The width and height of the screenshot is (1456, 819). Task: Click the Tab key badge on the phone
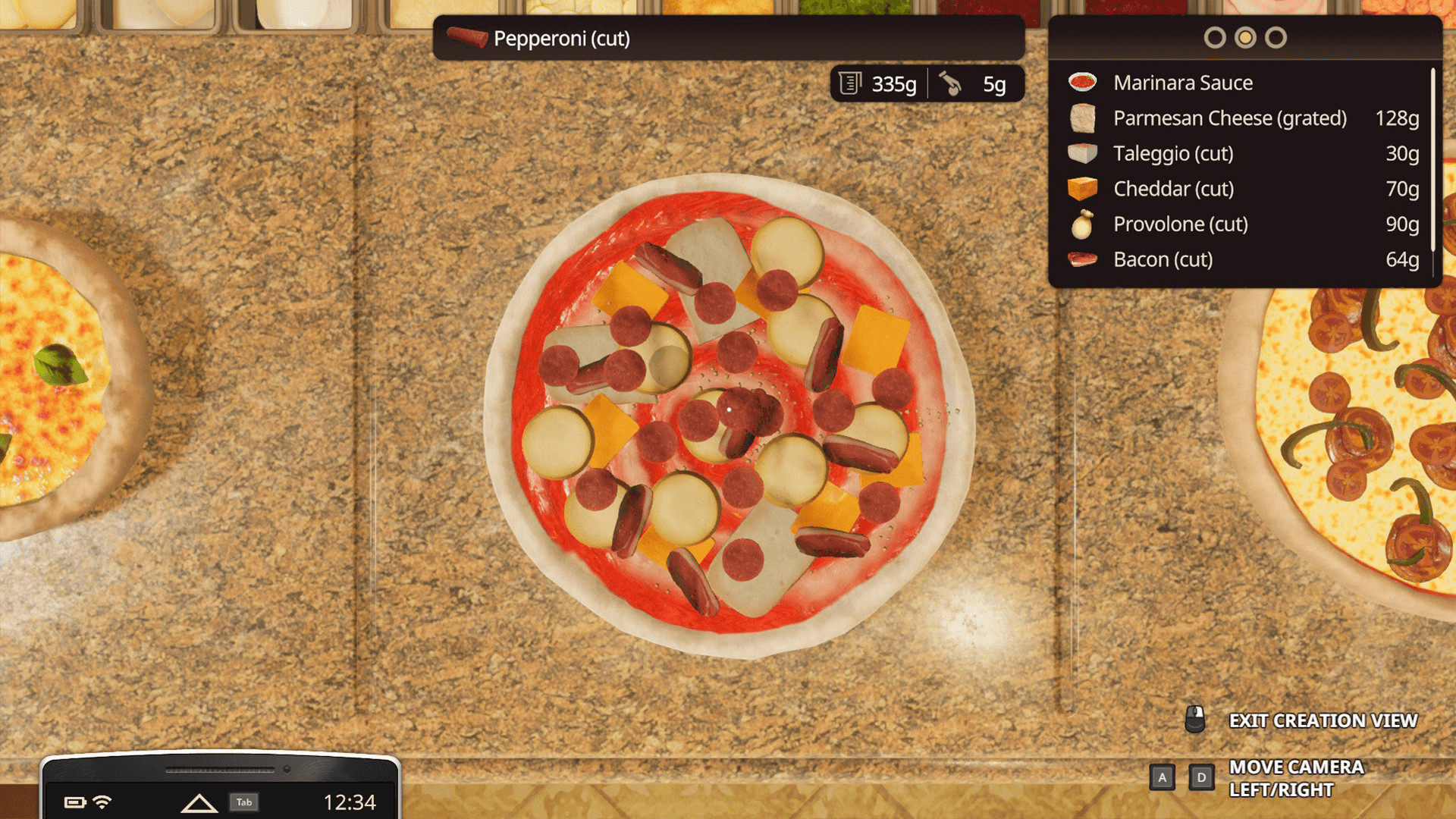pyautogui.click(x=243, y=800)
